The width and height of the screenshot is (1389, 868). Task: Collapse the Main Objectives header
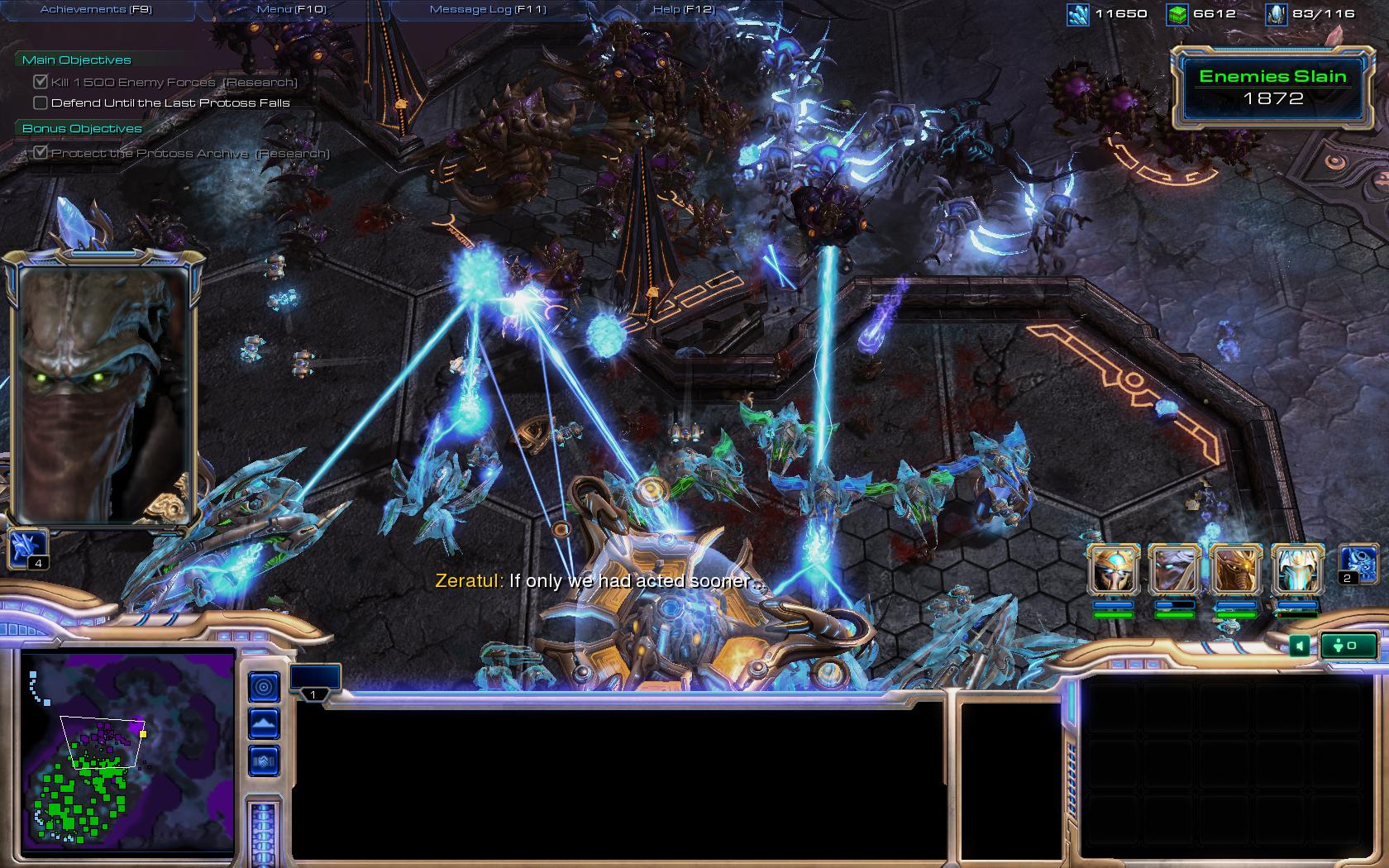pos(76,60)
